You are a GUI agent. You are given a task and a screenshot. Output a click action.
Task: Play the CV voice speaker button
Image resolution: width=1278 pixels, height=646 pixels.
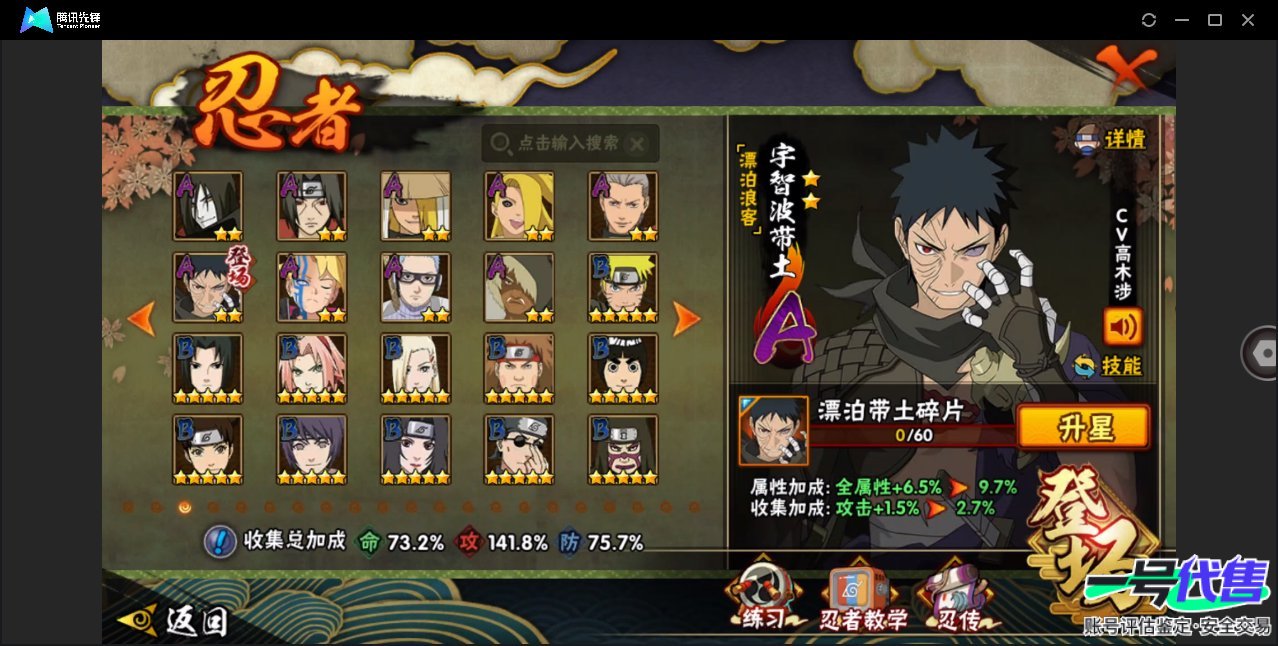pyautogui.click(x=1122, y=326)
